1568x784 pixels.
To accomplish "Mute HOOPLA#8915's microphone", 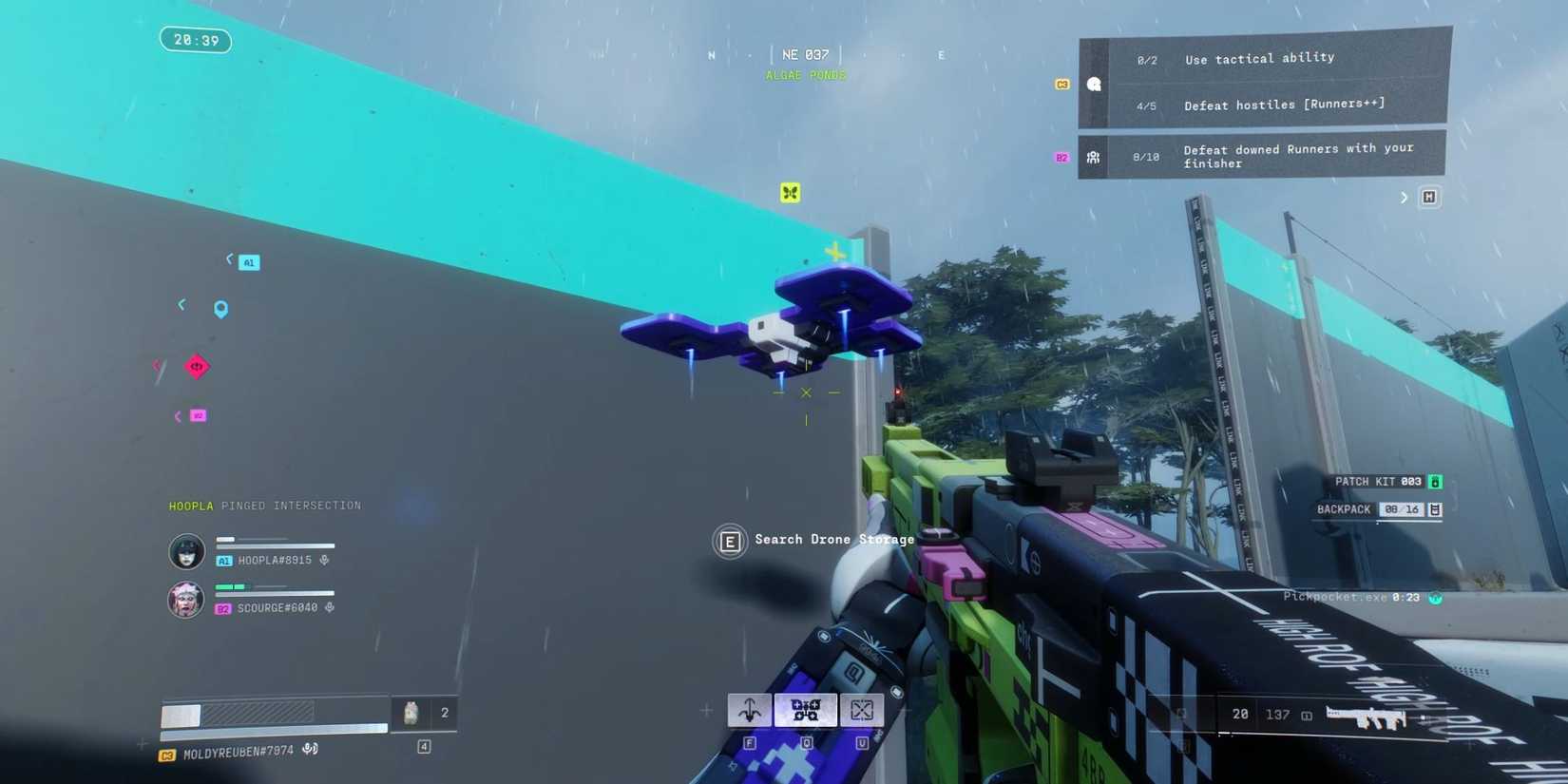I will pos(323,560).
